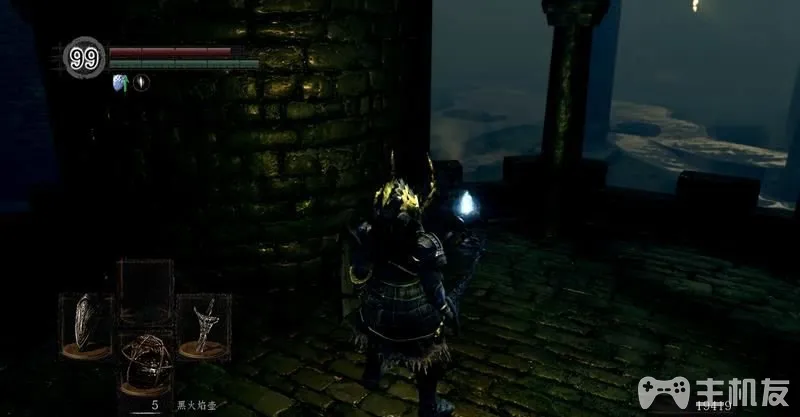Choose the black firebomb item slot
Image resolution: width=800 pixels, height=417 pixels.
click(x=144, y=363)
